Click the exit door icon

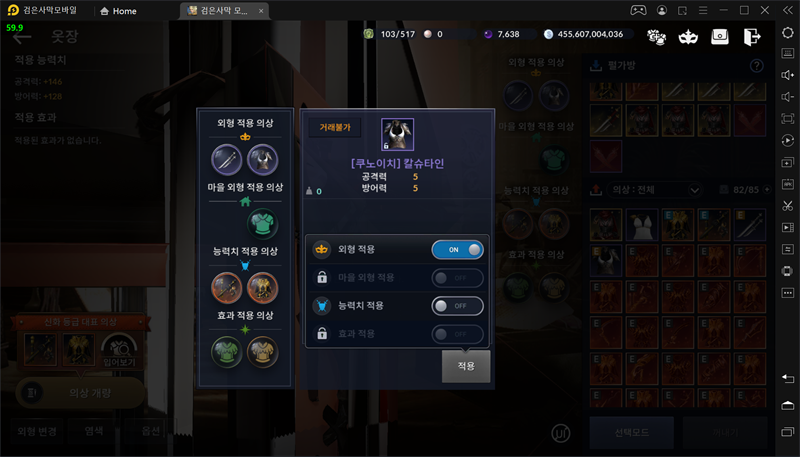(x=752, y=37)
